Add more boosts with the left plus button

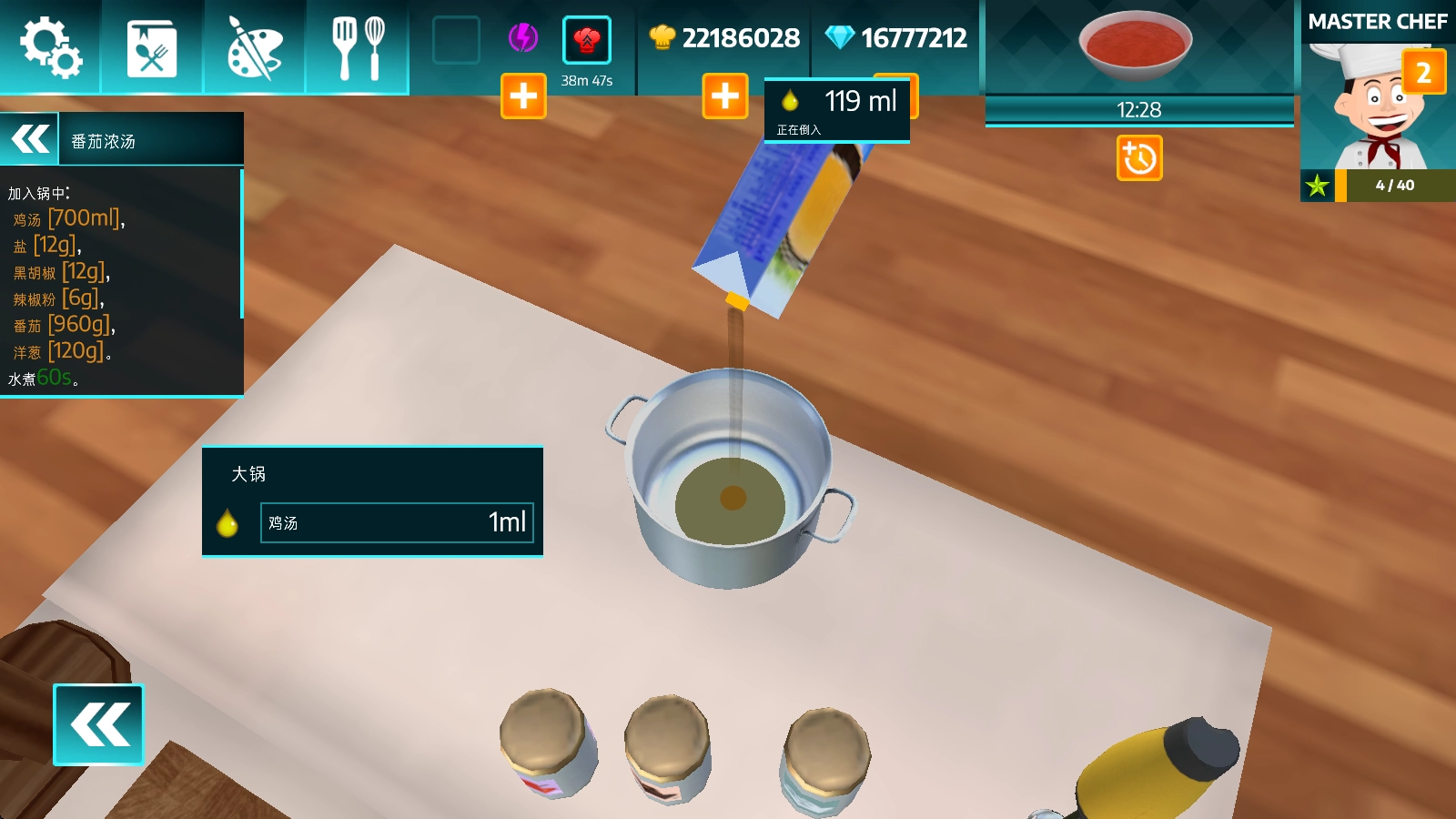(523, 96)
